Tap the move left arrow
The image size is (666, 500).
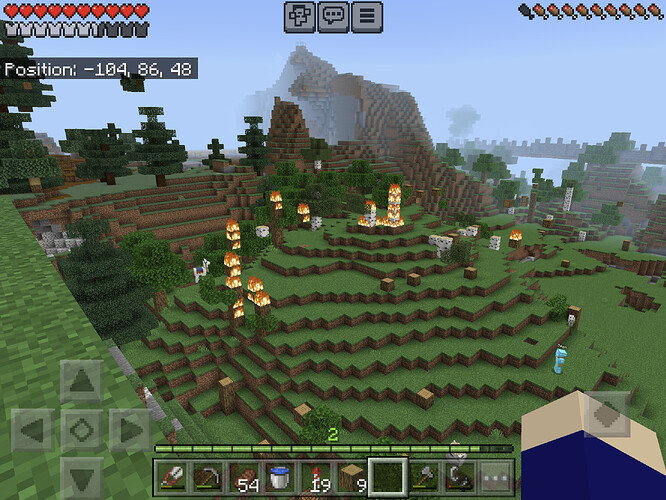[x=32, y=430]
